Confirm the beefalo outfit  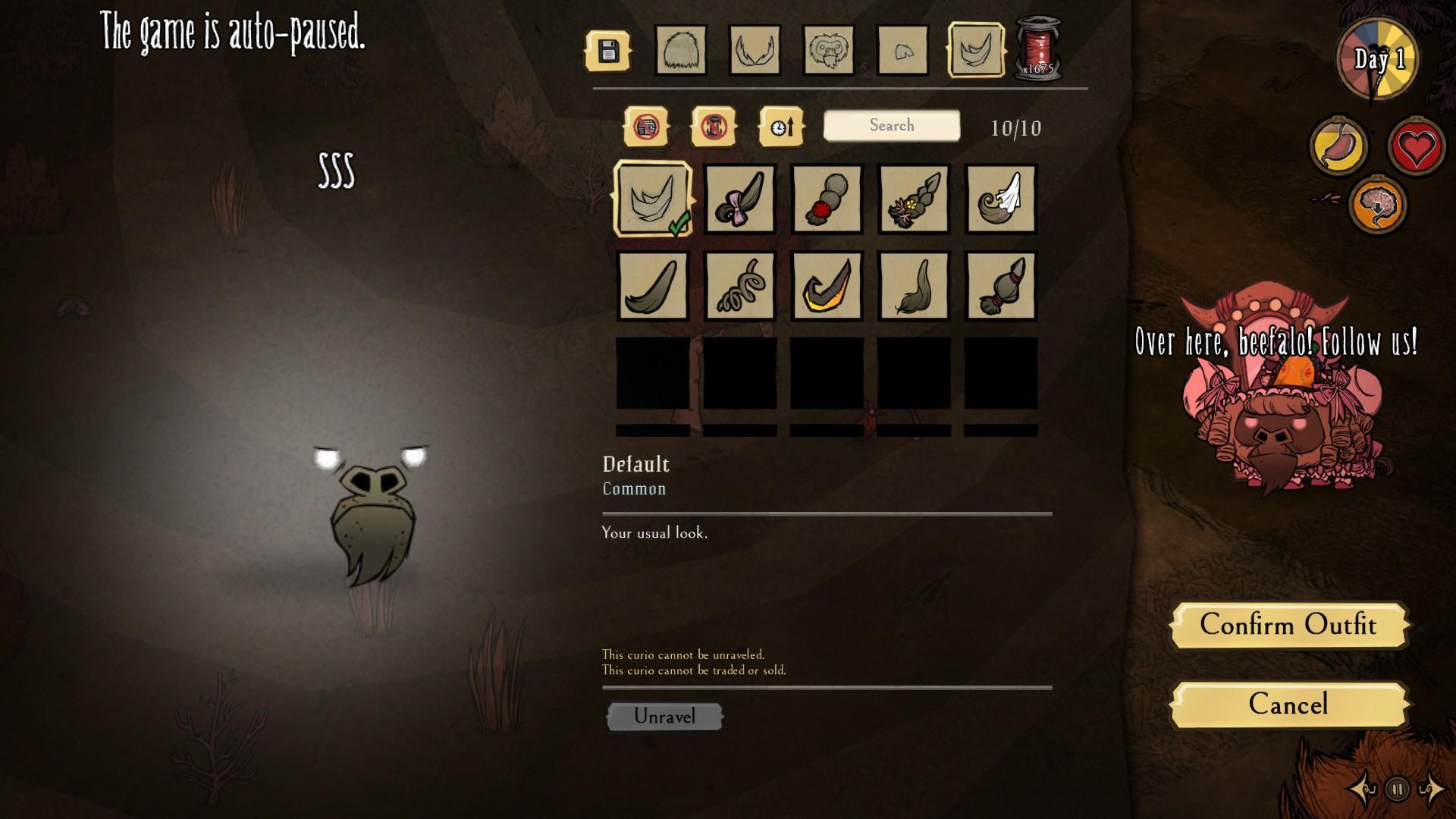pos(1288,625)
